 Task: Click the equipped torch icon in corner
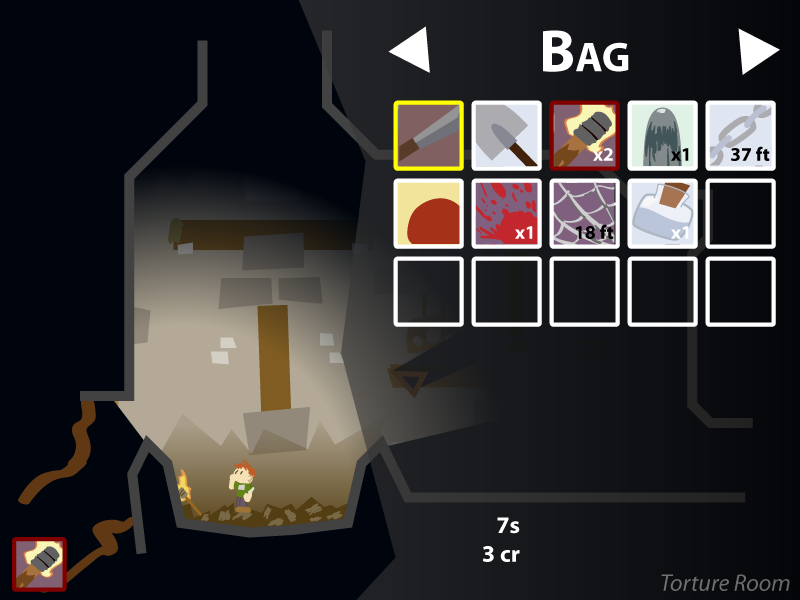[x=40, y=564]
